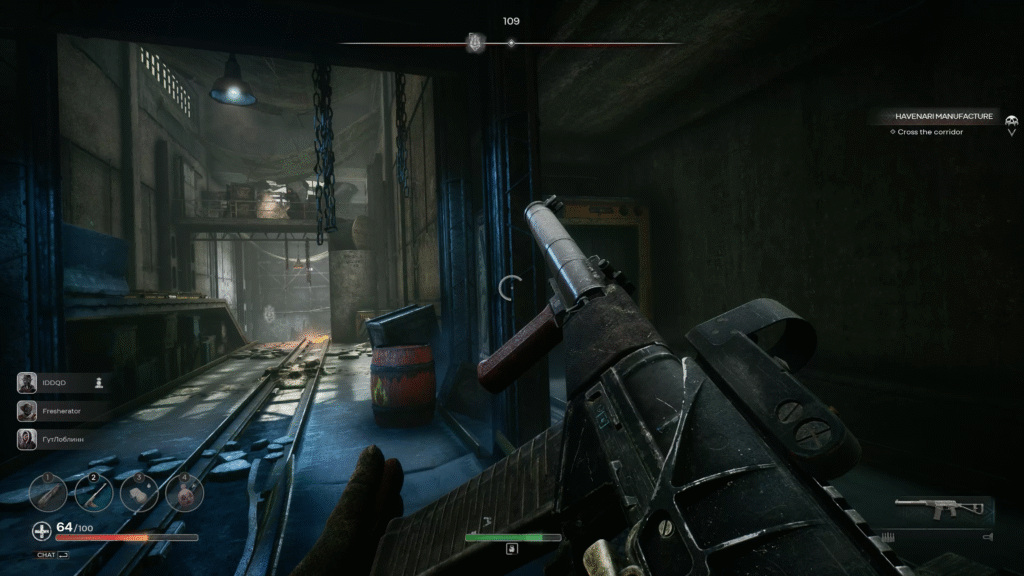Select teammate Fresherator in squad list
1024x576 pixels.
[x=28, y=410]
